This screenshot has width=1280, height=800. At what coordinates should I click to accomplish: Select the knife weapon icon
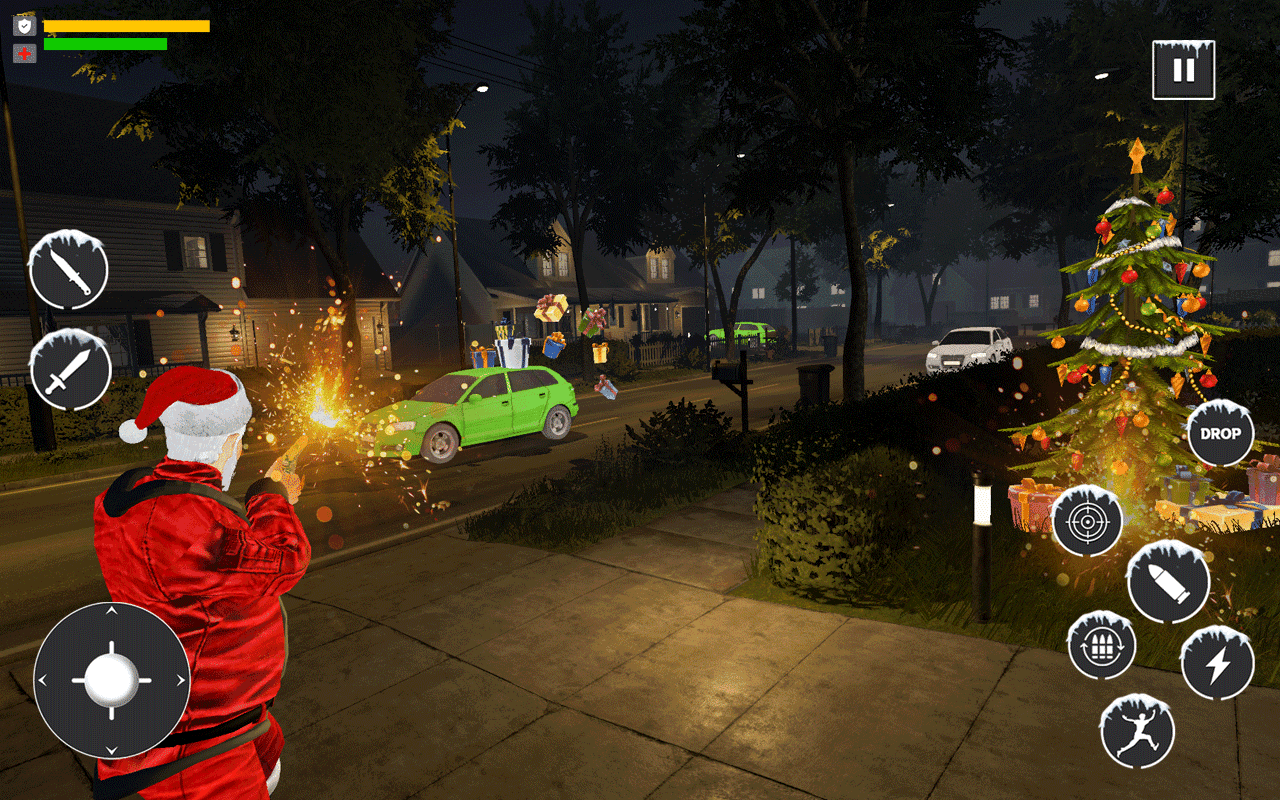tap(69, 271)
